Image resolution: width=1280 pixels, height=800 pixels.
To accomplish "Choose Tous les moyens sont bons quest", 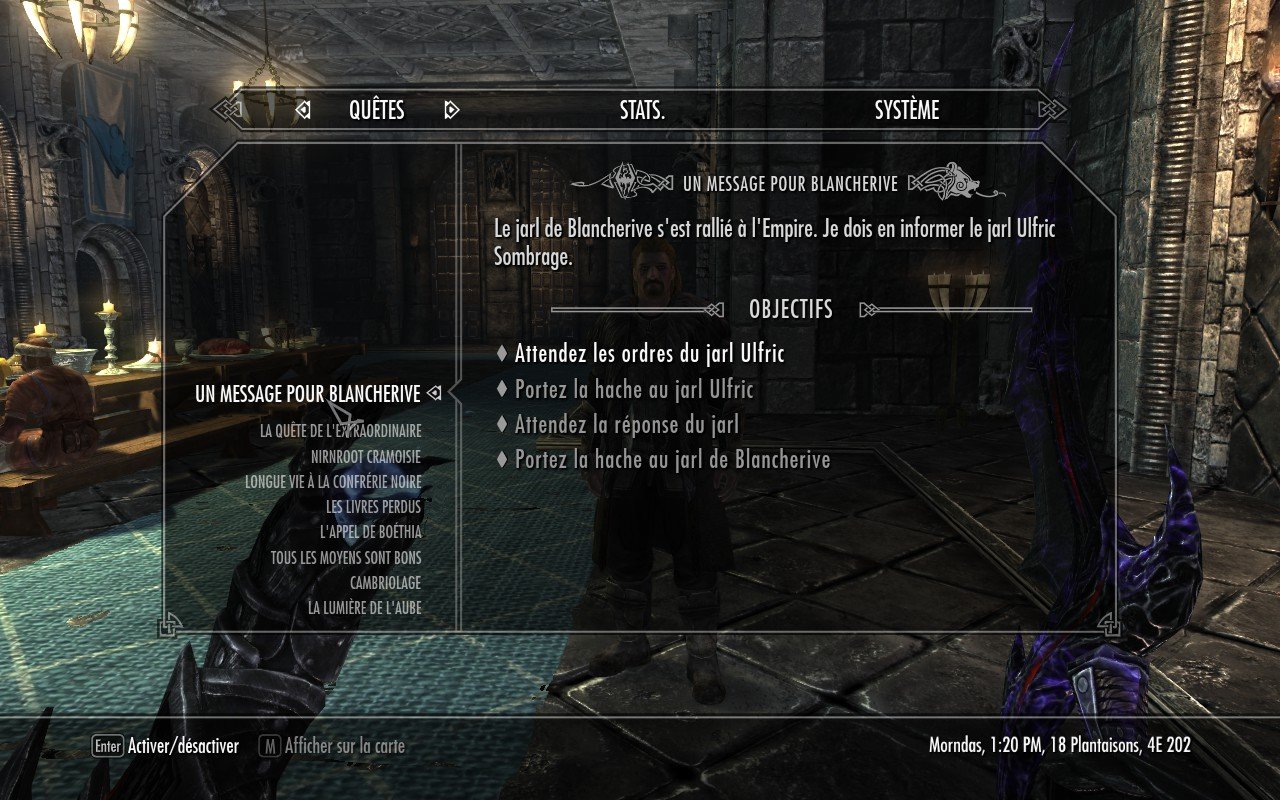I will click(346, 558).
